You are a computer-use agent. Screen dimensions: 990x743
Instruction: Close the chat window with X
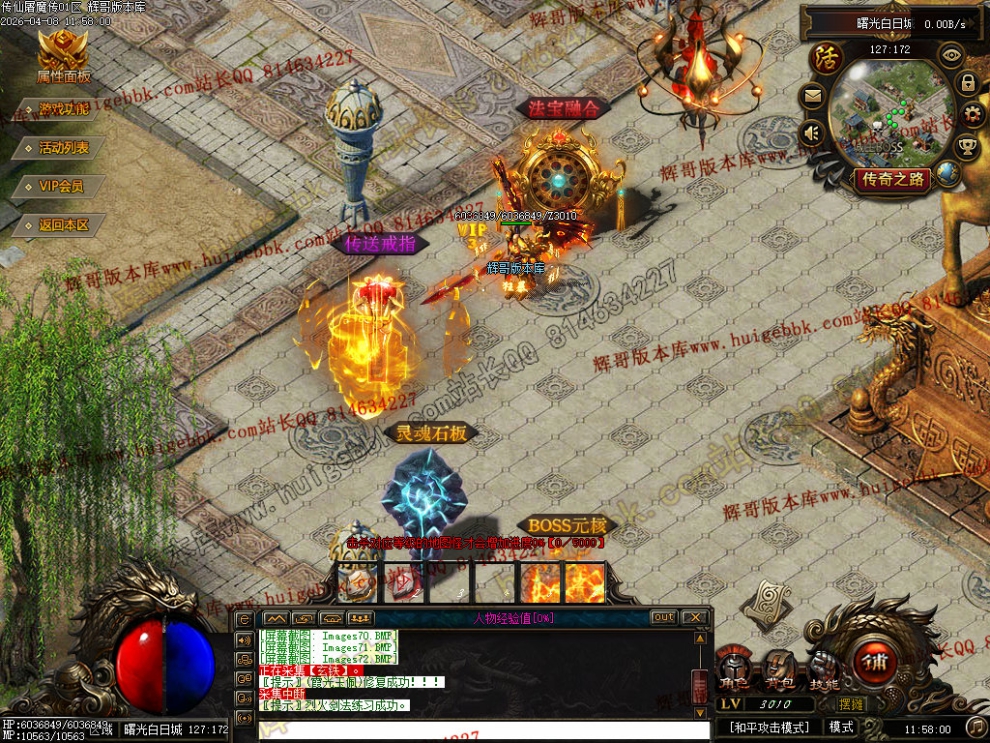point(697,617)
